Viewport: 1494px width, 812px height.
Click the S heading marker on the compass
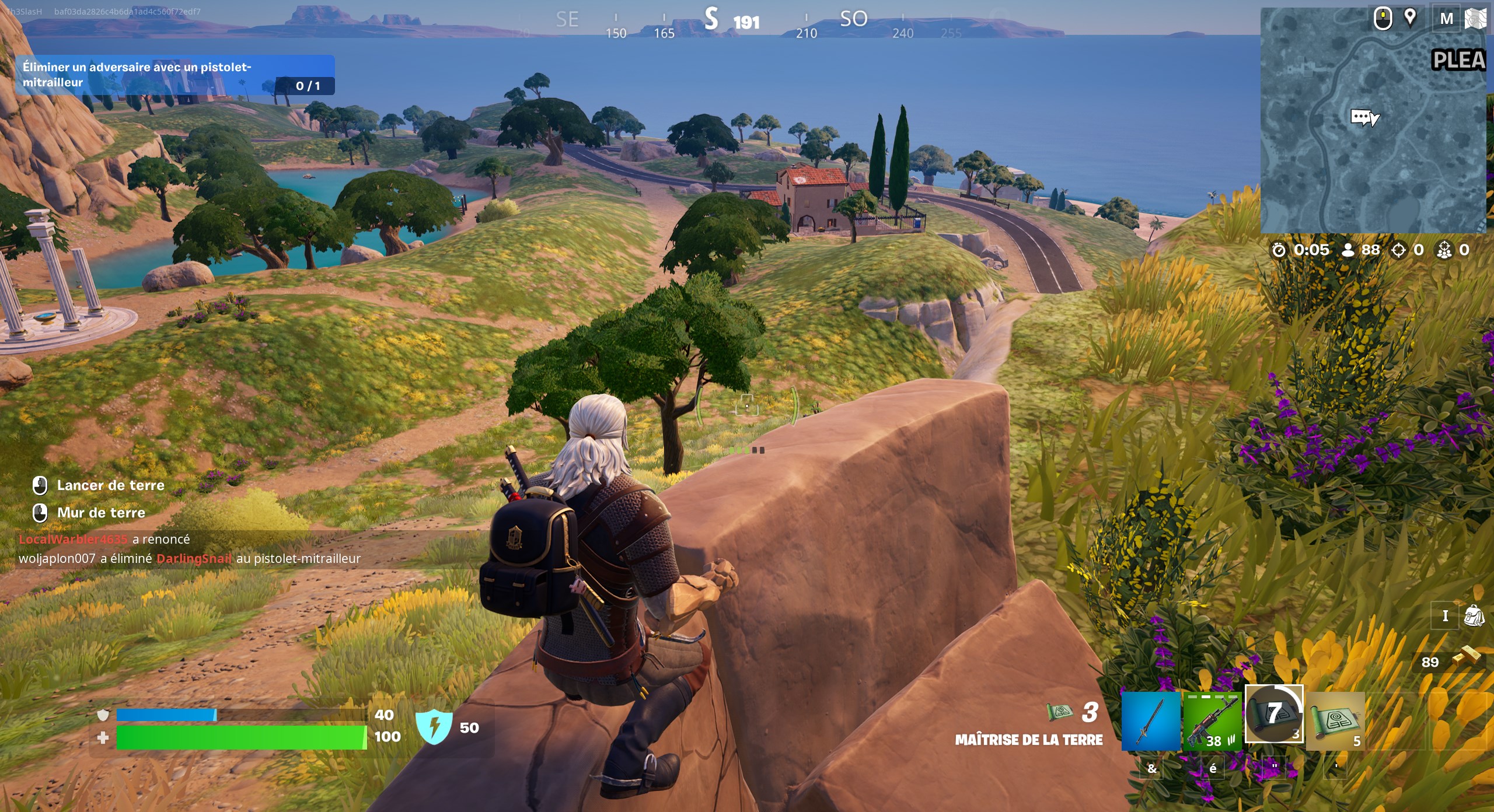712,20
